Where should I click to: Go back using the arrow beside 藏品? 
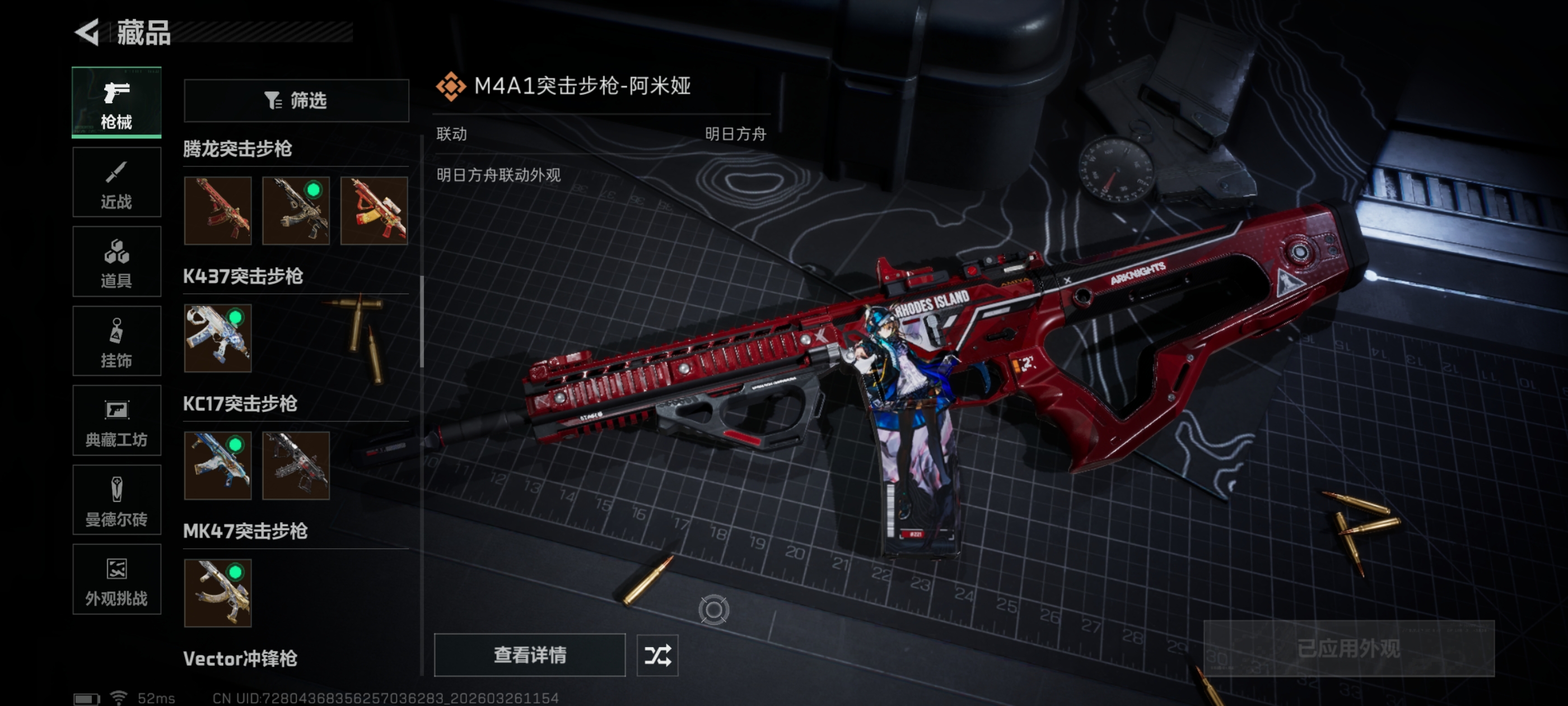click(x=87, y=32)
